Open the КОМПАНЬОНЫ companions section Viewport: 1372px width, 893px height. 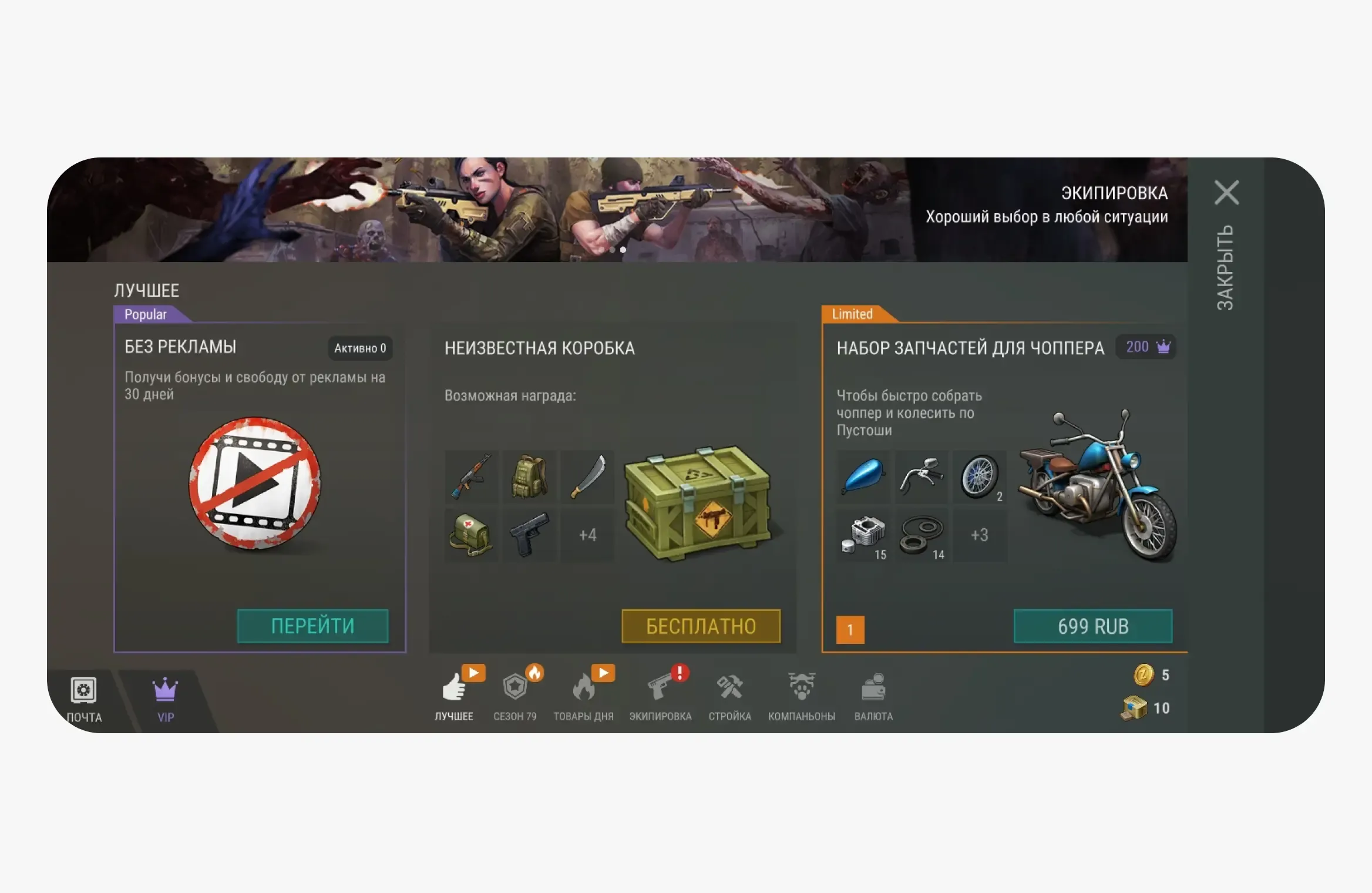[802, 693]
